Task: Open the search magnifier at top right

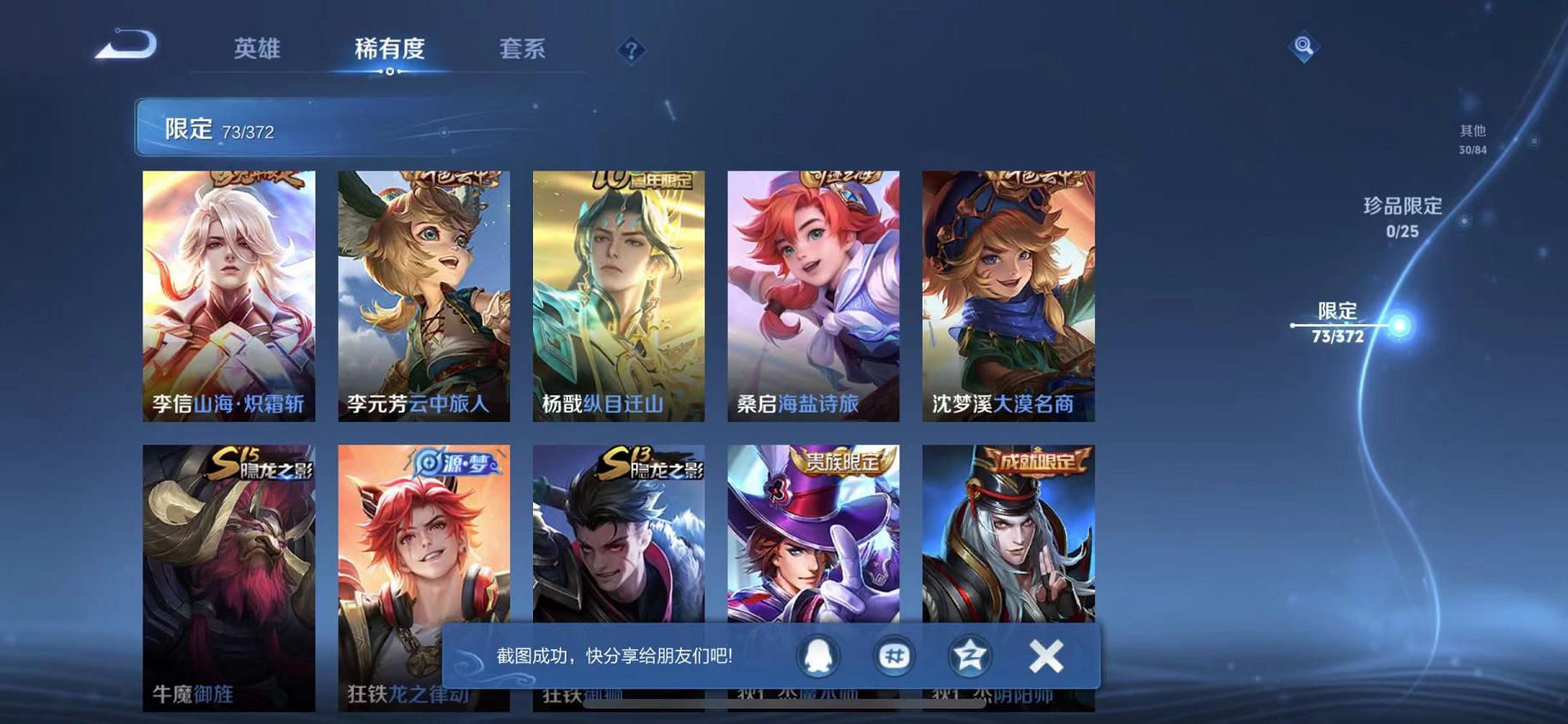Action: pos(1304,47)
